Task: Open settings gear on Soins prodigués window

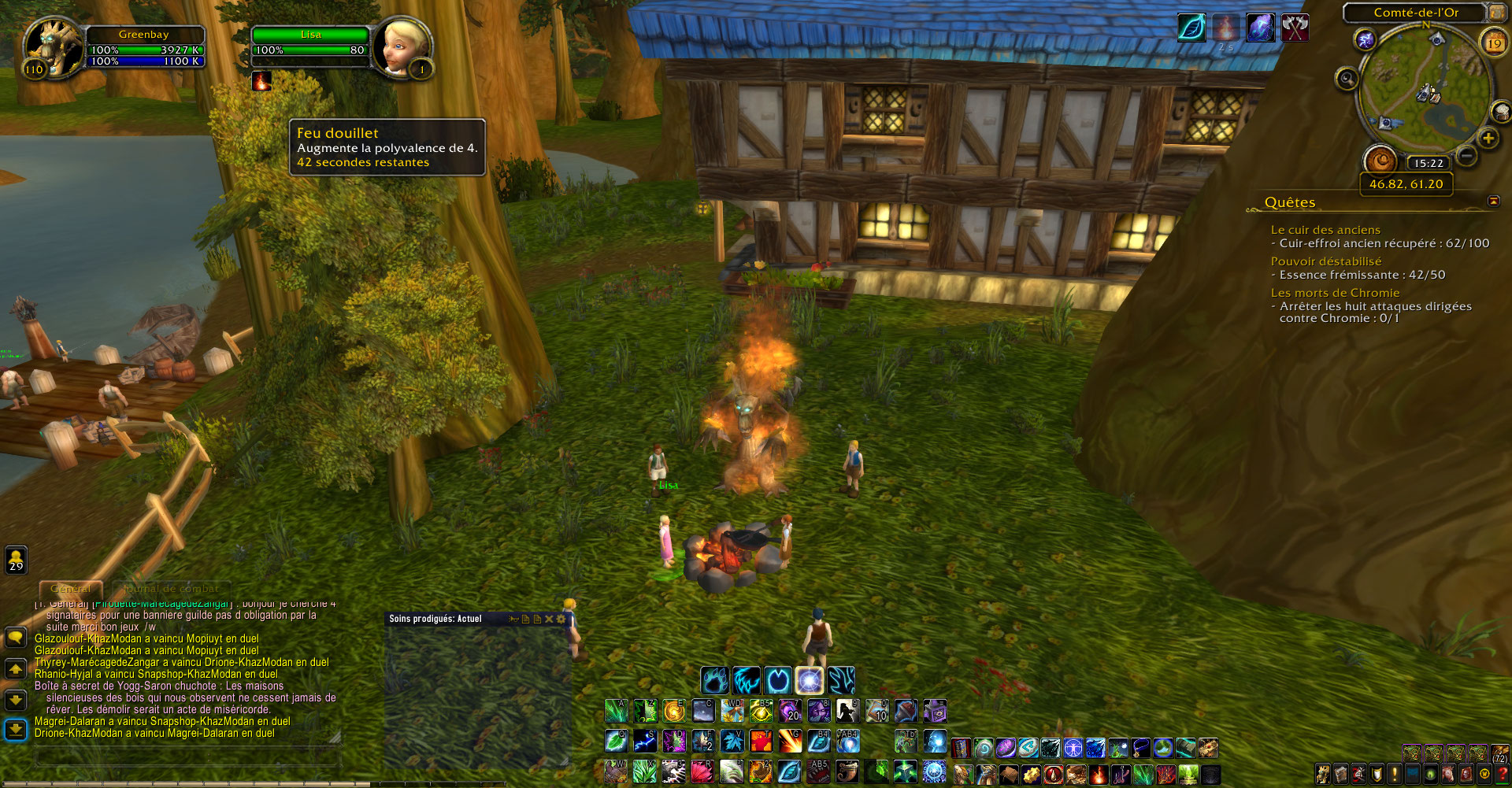Action: click(x=561, y=620)
